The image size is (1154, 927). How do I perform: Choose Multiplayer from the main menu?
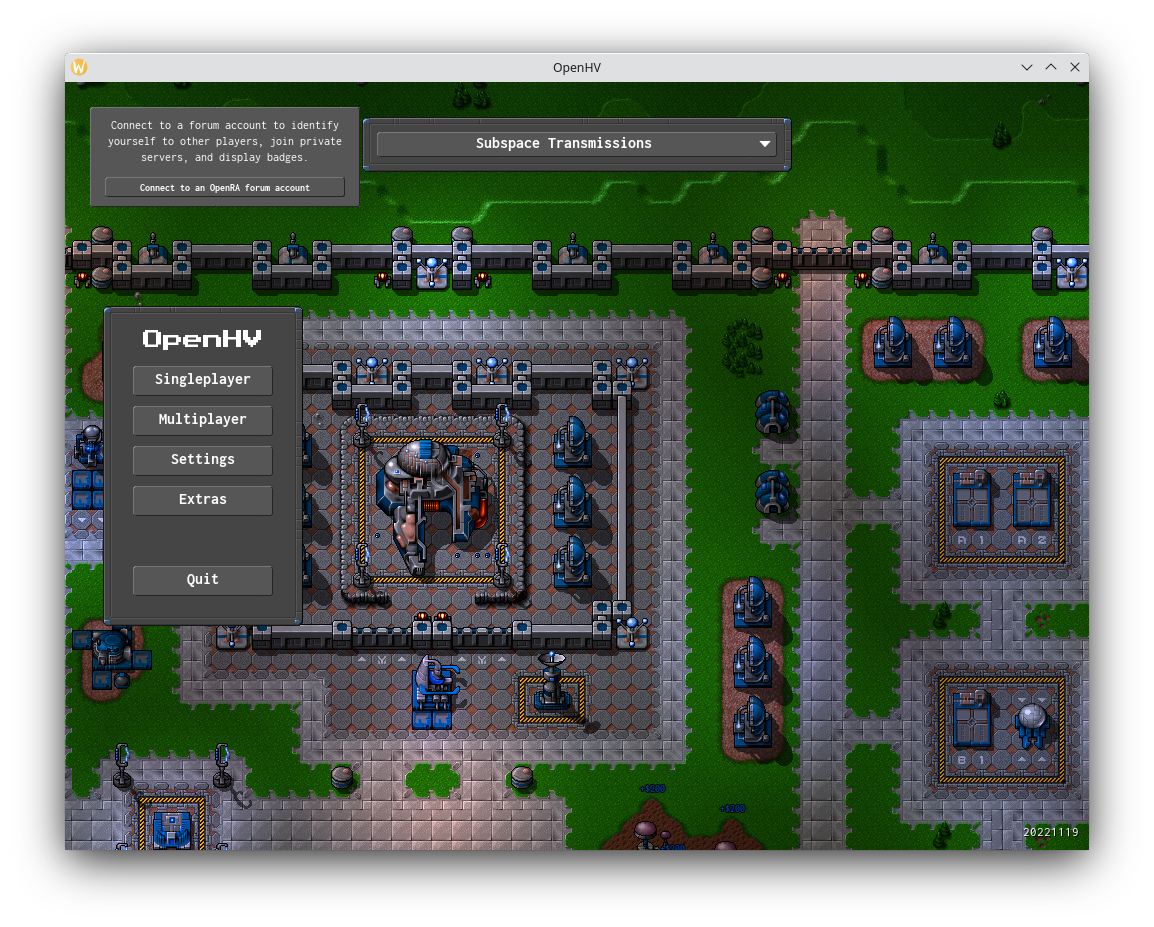pyautogui.click(x=202, y=420)
